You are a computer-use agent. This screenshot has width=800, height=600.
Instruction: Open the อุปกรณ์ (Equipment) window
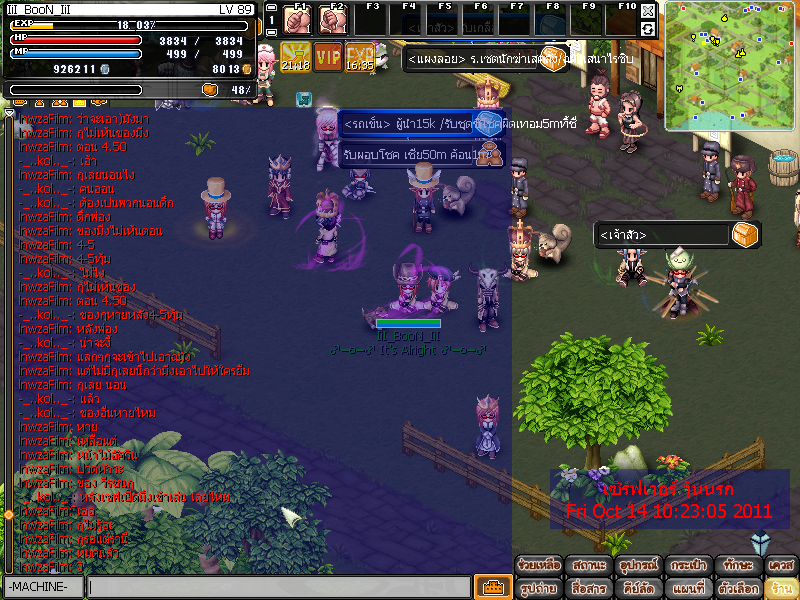pyautogui.click(x=636, y=564)
